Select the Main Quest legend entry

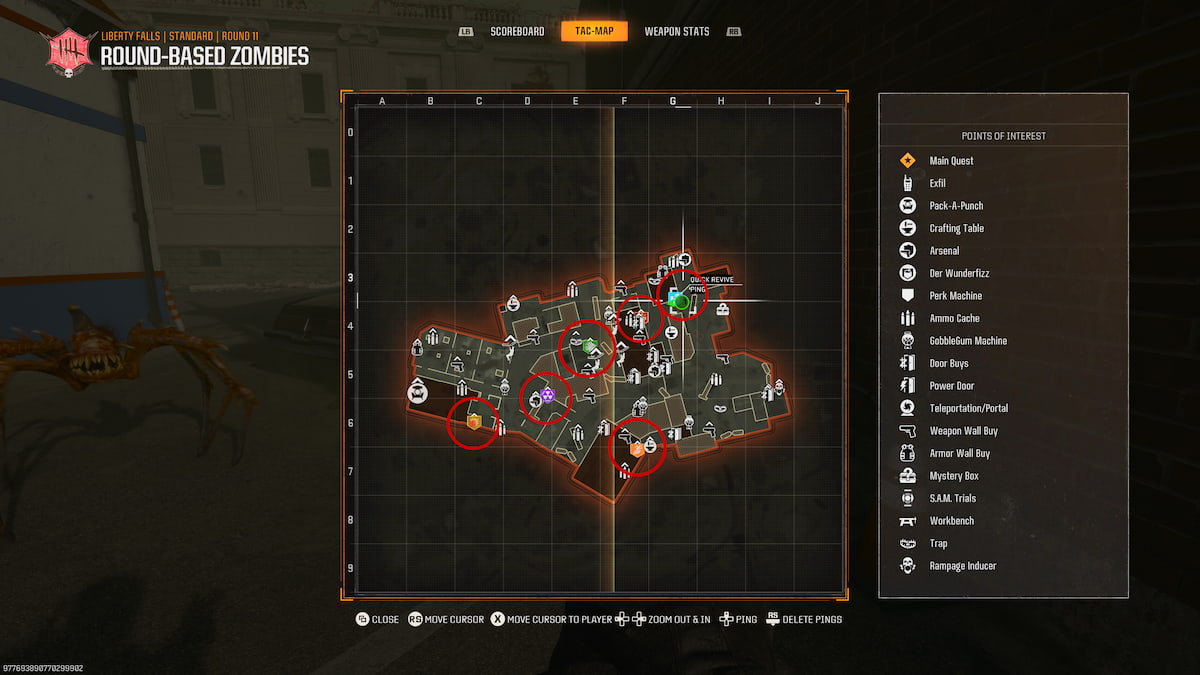[x=950, y=161]
